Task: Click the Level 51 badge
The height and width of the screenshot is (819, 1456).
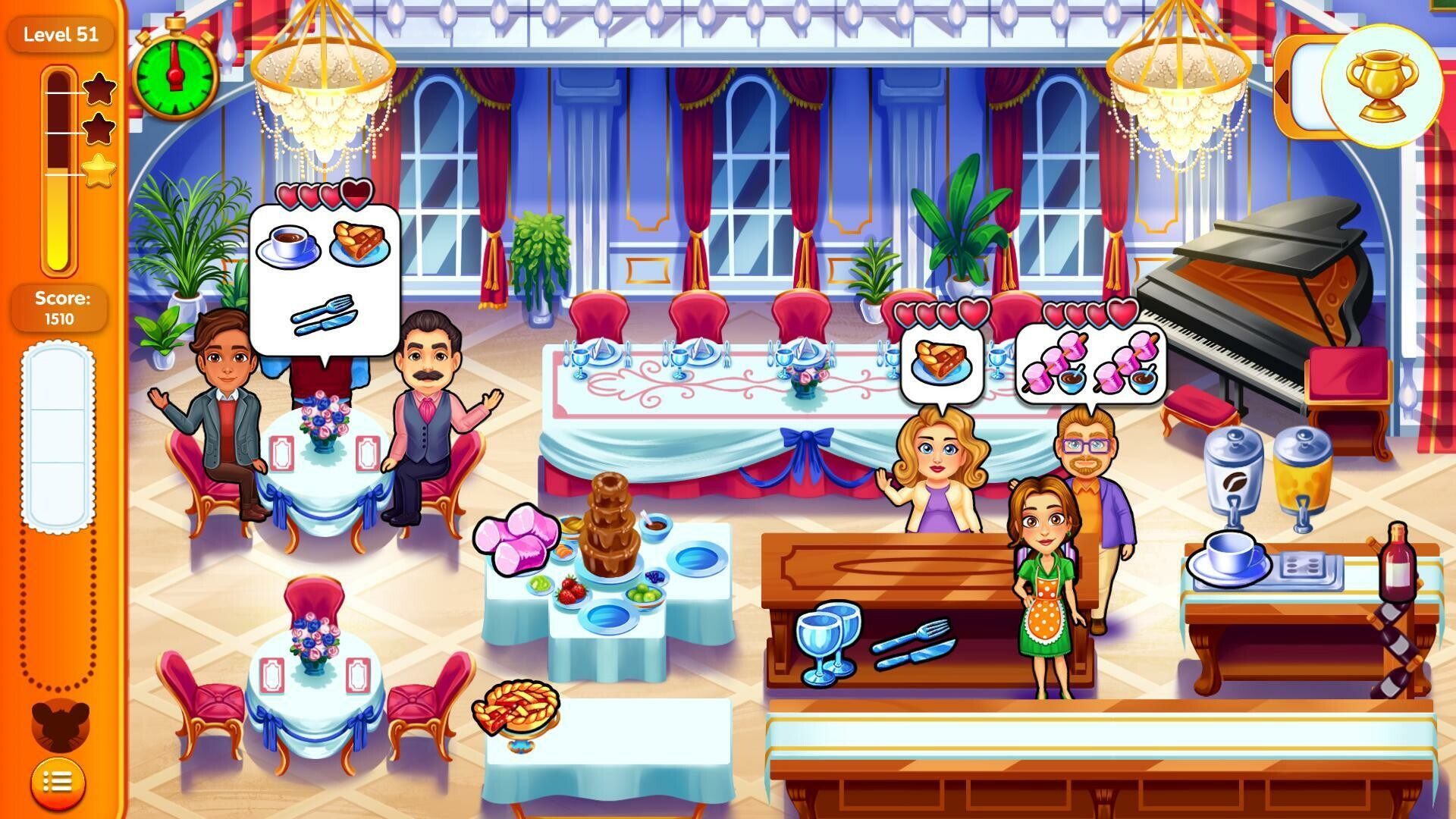Action: (x=61, y=34)
